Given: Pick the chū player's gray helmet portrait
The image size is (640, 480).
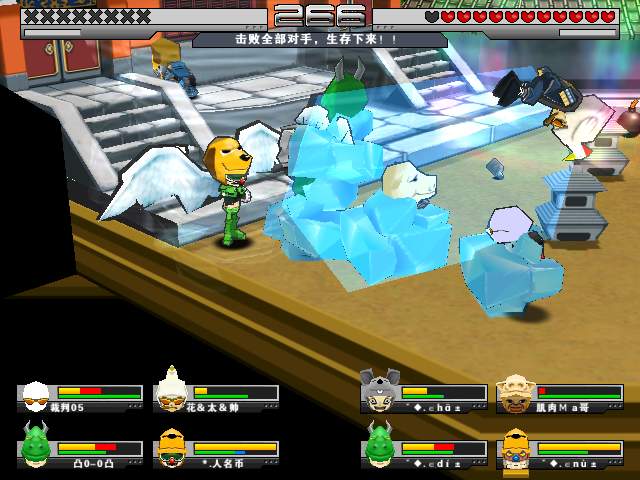Looking at the screenshot, I should pyautogui.click(x=381, y=390).
